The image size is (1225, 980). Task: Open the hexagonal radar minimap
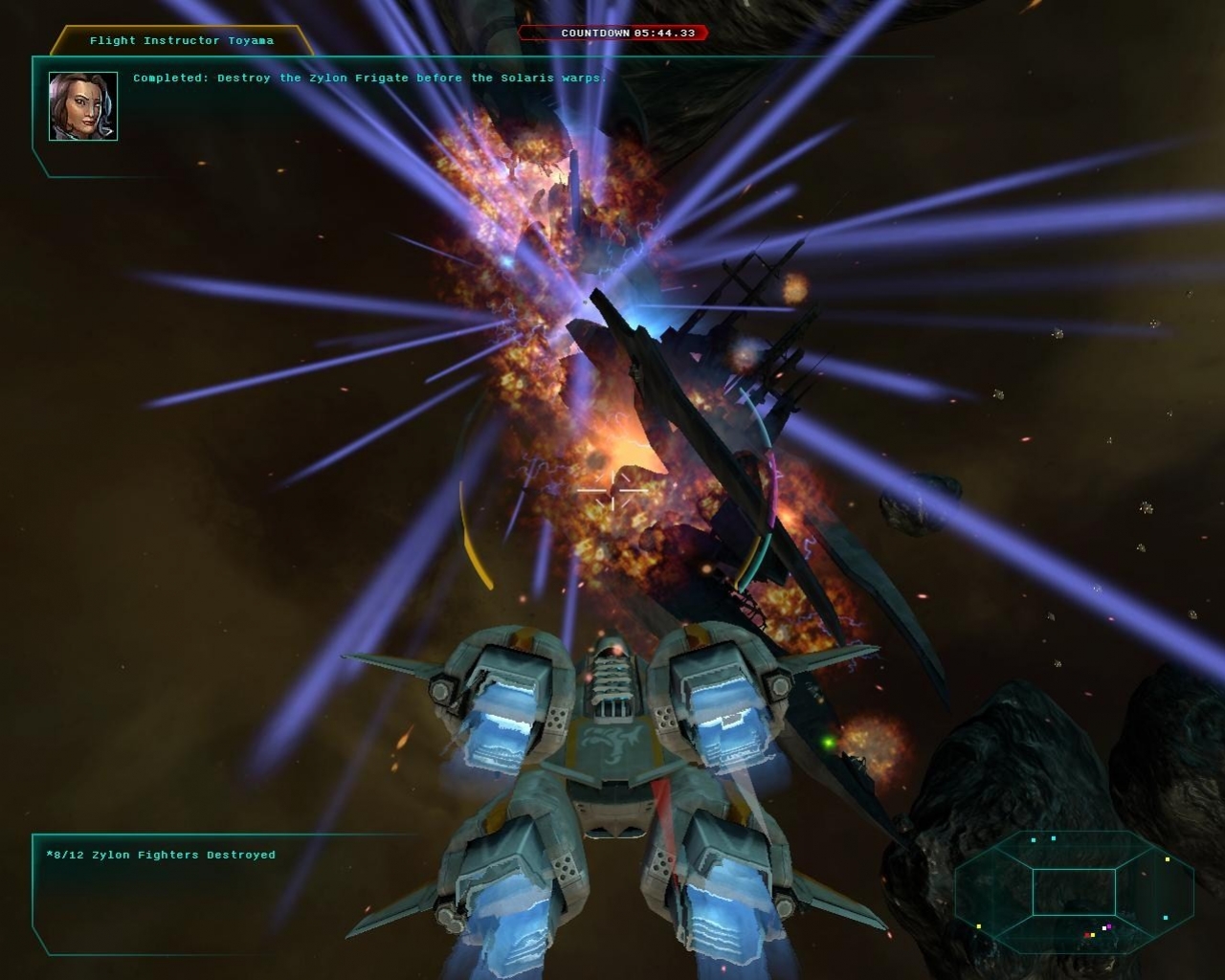[x=1074, y=891]
